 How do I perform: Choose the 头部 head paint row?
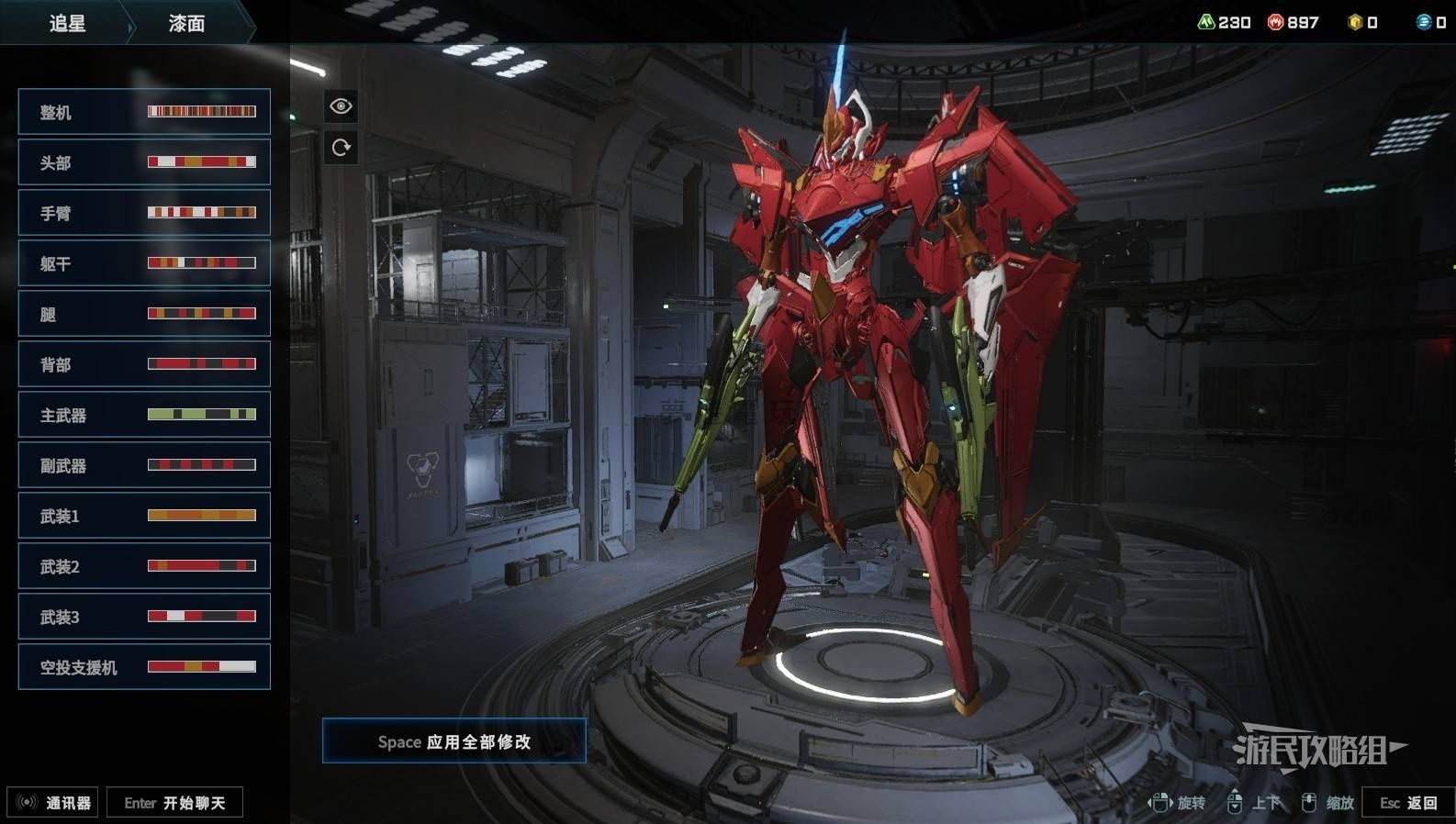(144, 162)
